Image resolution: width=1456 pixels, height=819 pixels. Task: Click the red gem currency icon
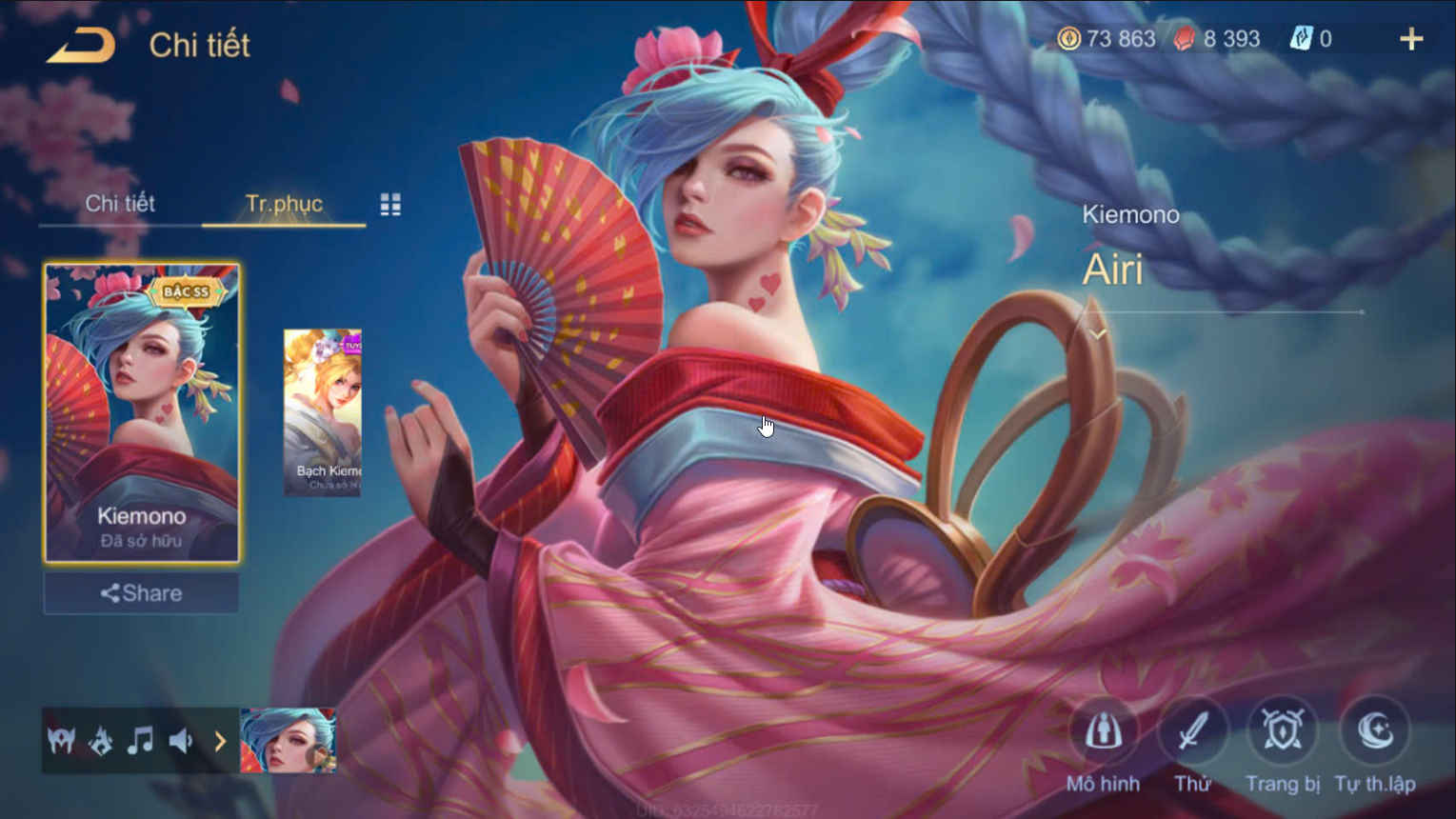click(x=1185, y=39)
